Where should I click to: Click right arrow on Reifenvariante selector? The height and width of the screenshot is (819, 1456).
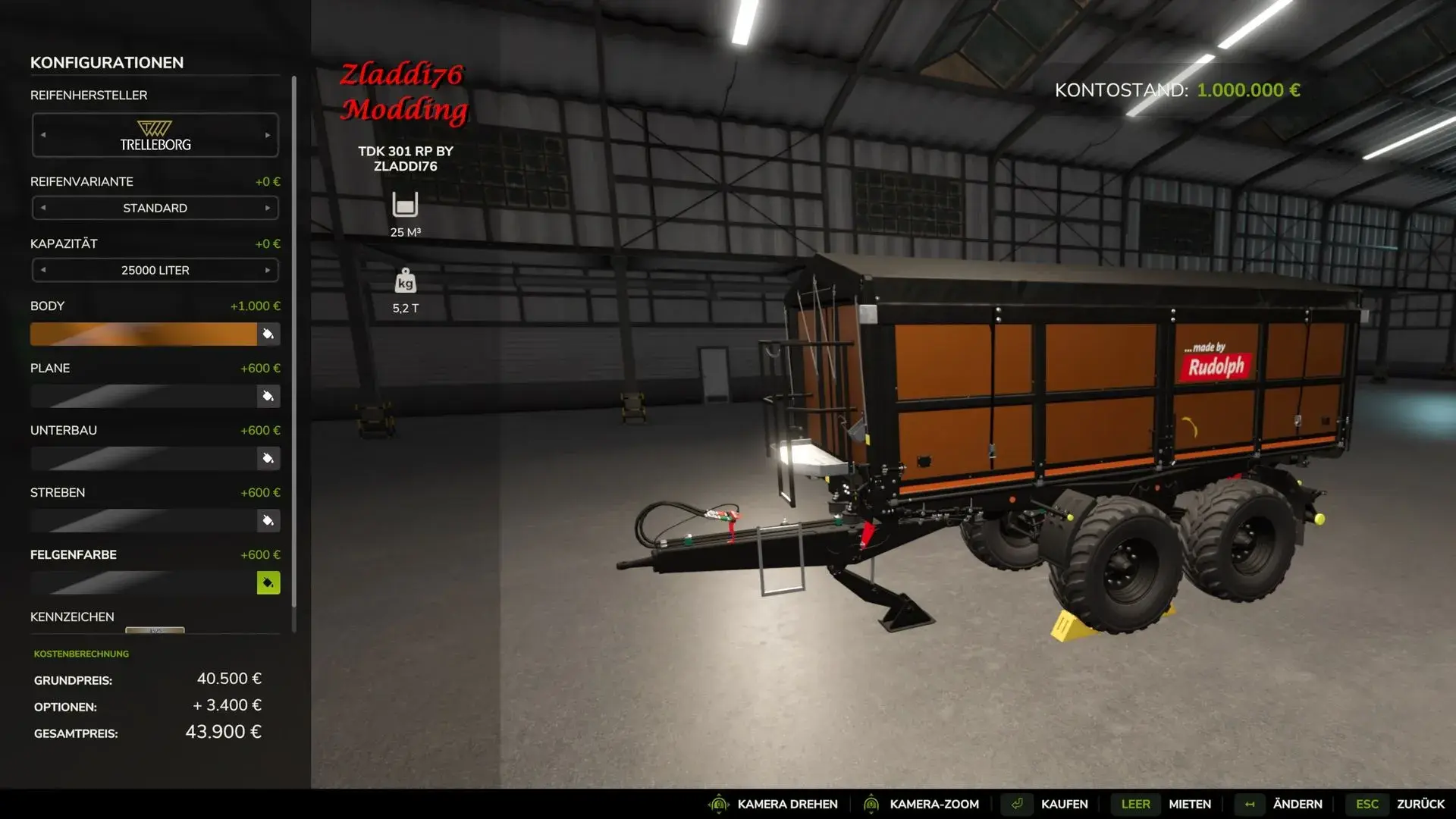tap(266, 208)
